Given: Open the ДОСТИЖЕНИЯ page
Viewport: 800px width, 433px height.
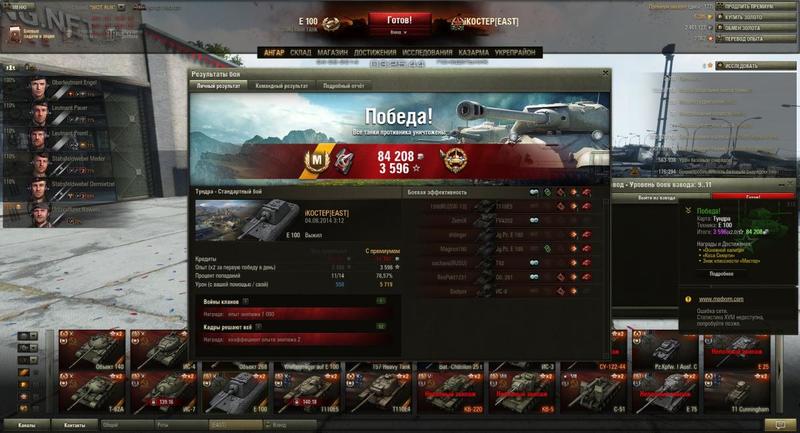Looking at the screenshot, I should coord(375,52).
